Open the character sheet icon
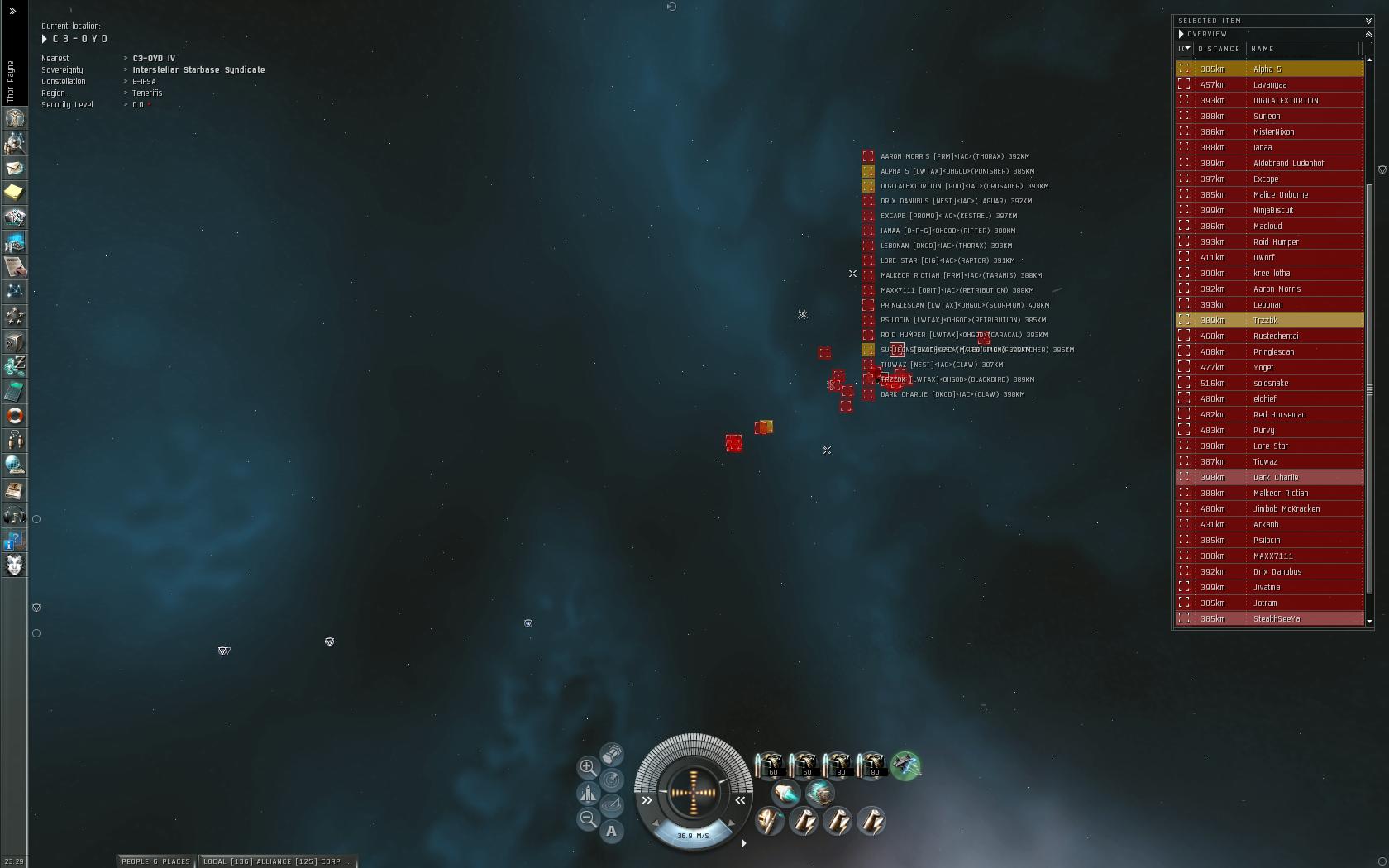The height and width of the screenshot is (868, 1389). tap(14, 118)
